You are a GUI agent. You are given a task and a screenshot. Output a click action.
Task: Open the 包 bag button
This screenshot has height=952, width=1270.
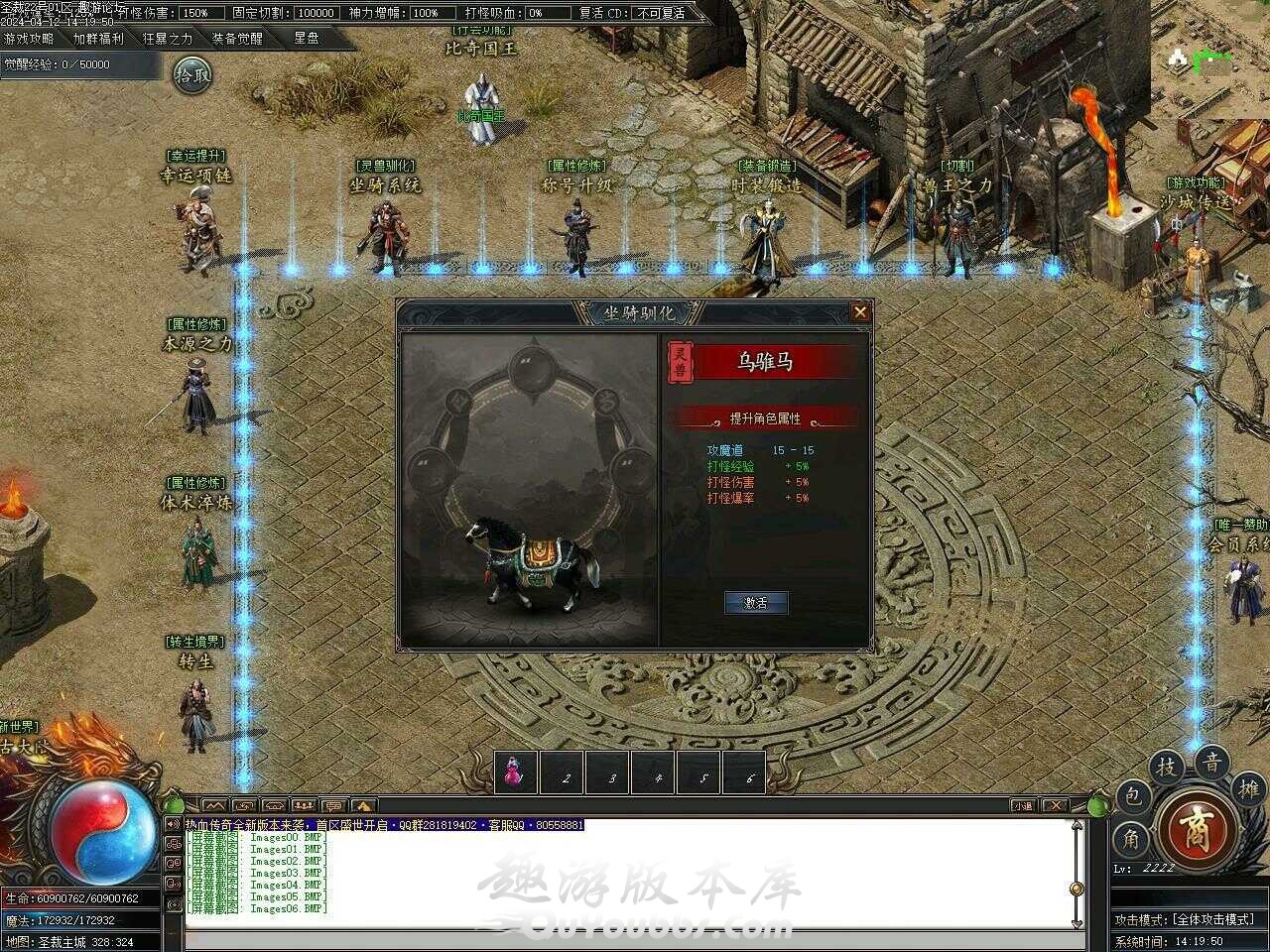(1134, 795)
